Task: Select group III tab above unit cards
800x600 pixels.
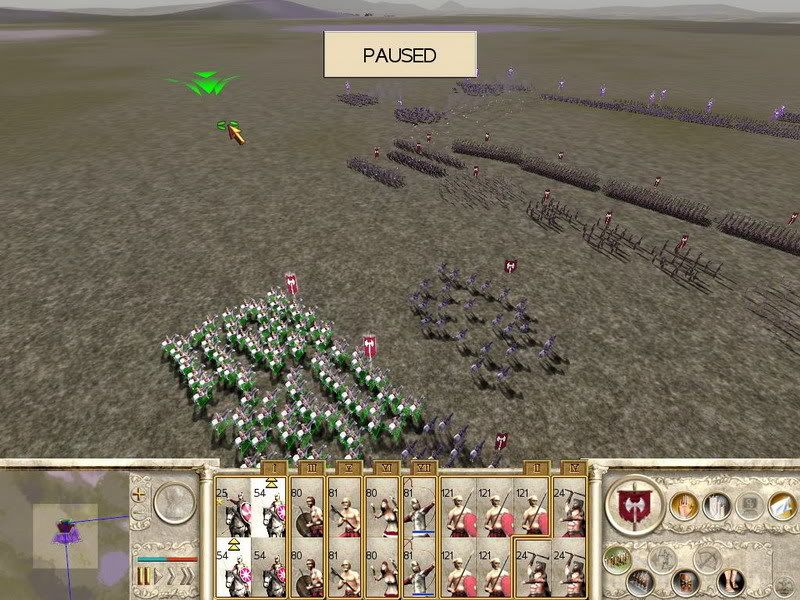Action: click(309, 468)
